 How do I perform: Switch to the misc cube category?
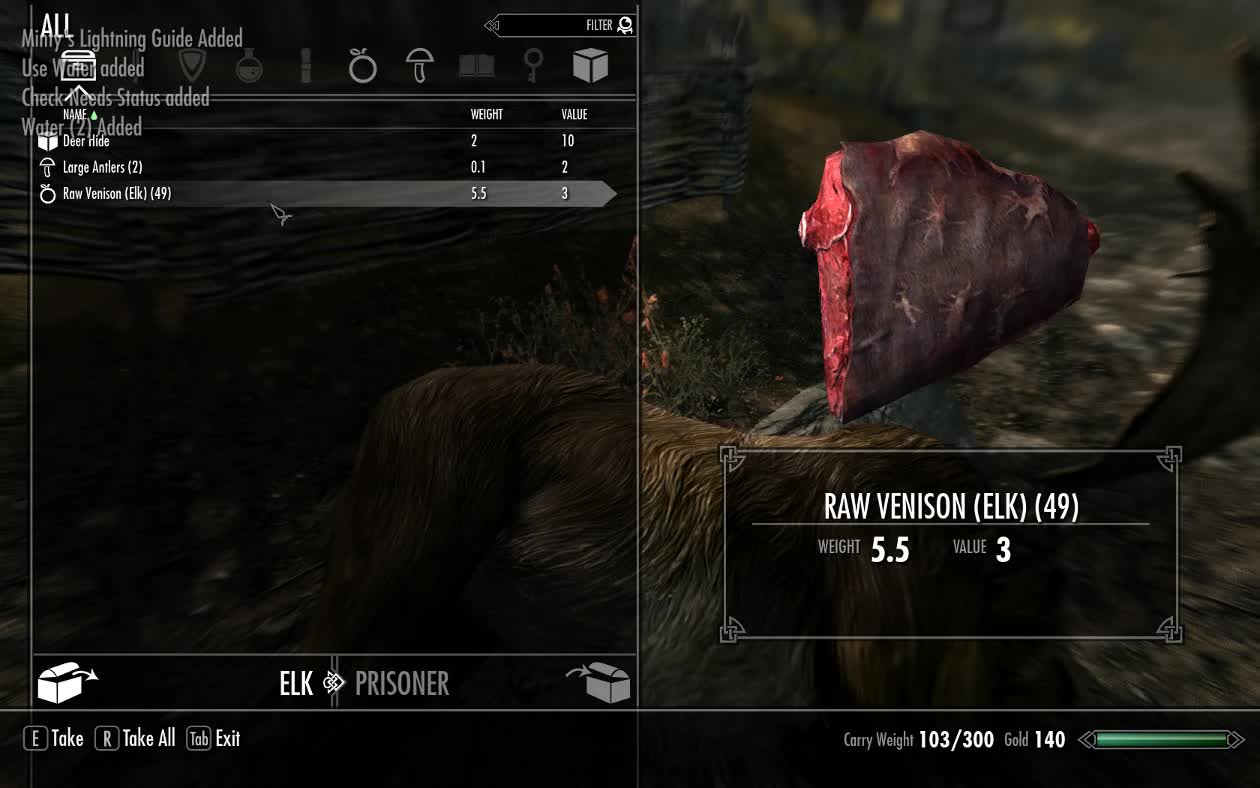coord(590,67)
